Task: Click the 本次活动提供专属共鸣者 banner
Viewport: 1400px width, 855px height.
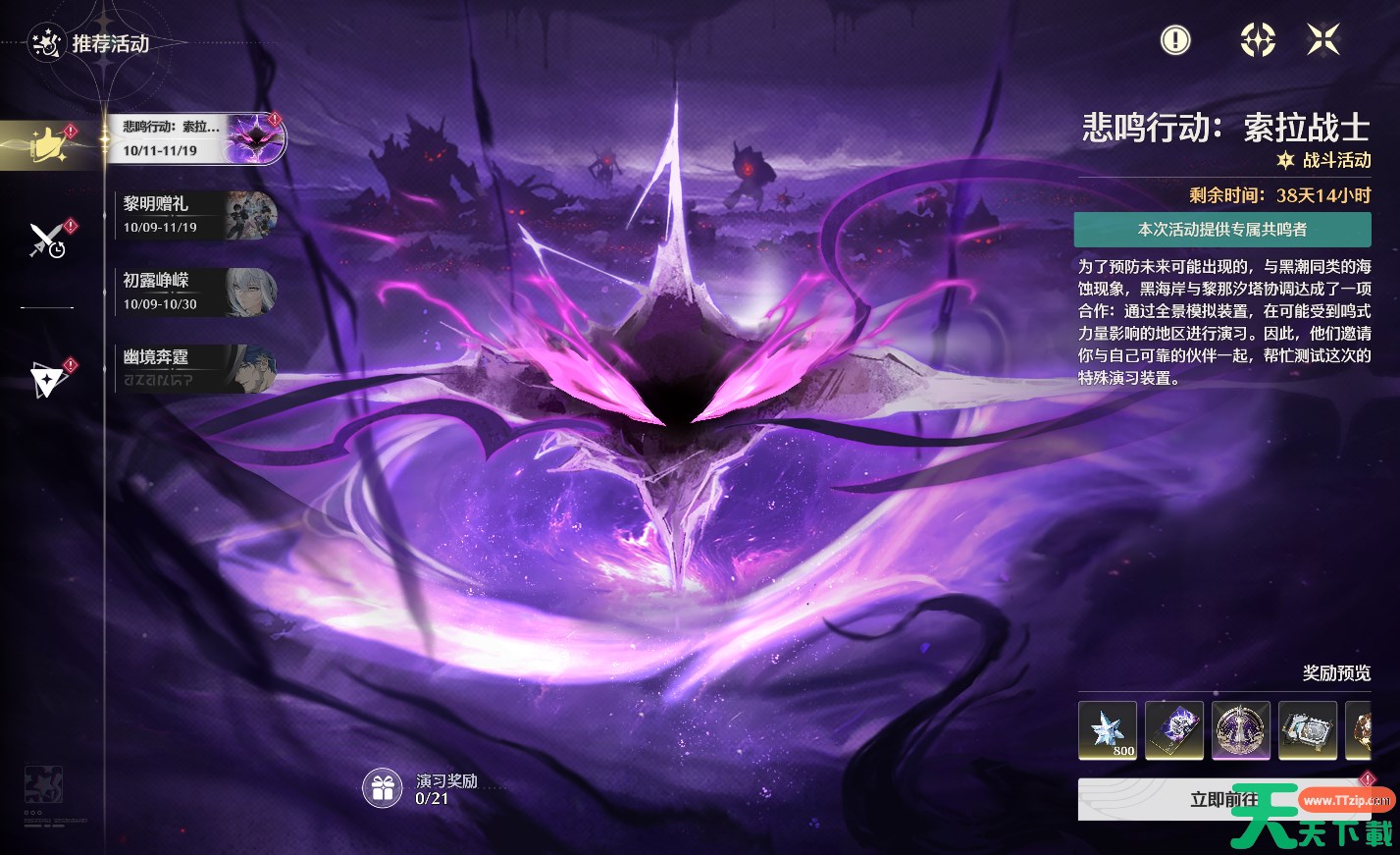Action: [1221, 230]
